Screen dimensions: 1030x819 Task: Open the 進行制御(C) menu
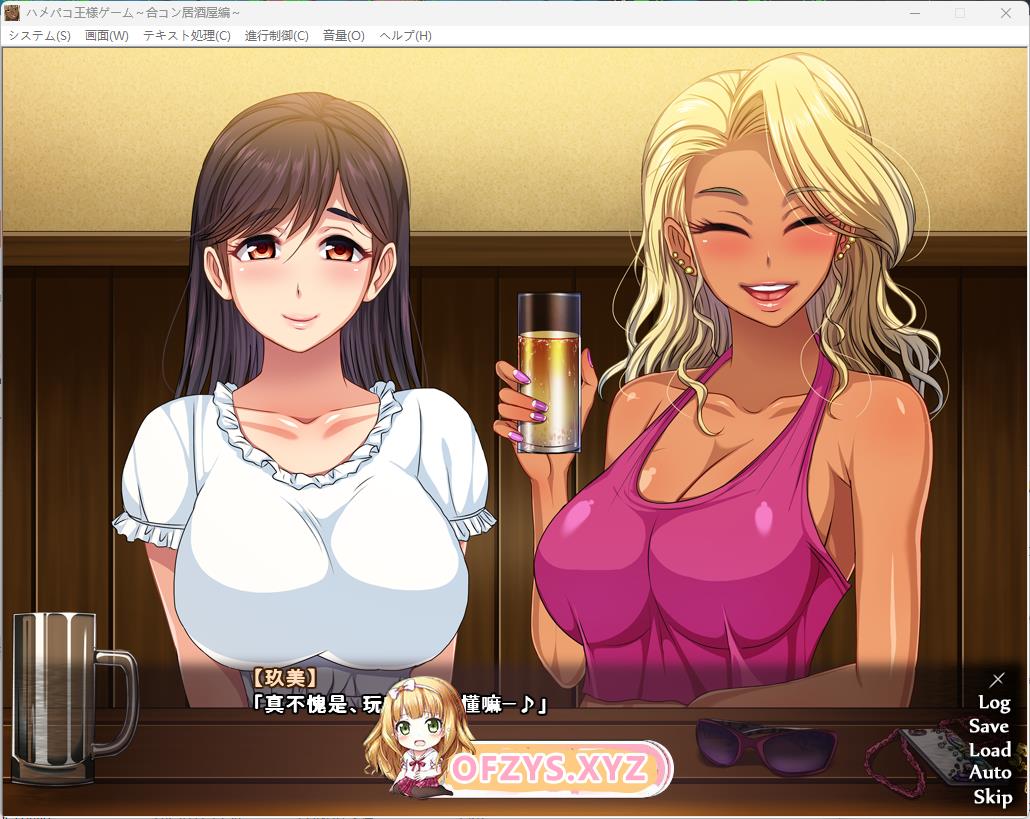coord(277,36)
